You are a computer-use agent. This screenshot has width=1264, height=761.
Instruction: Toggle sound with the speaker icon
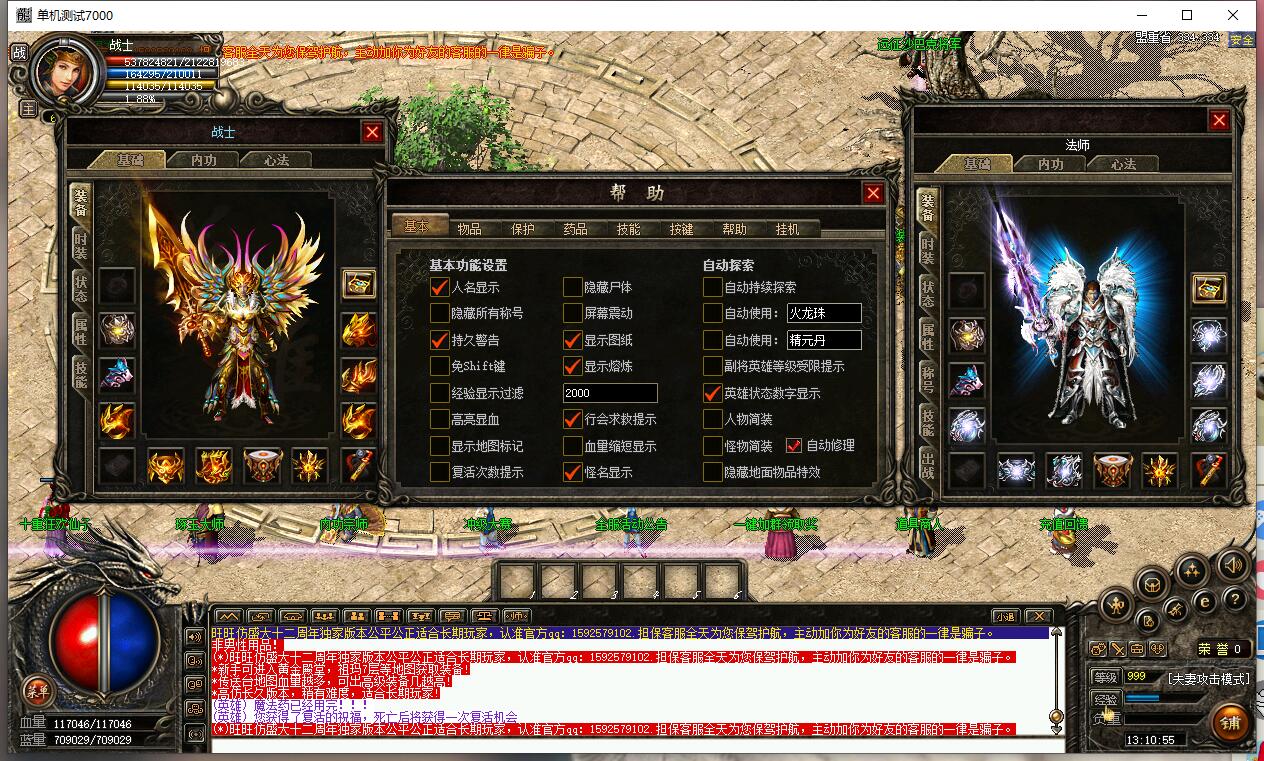[1232, 564]
